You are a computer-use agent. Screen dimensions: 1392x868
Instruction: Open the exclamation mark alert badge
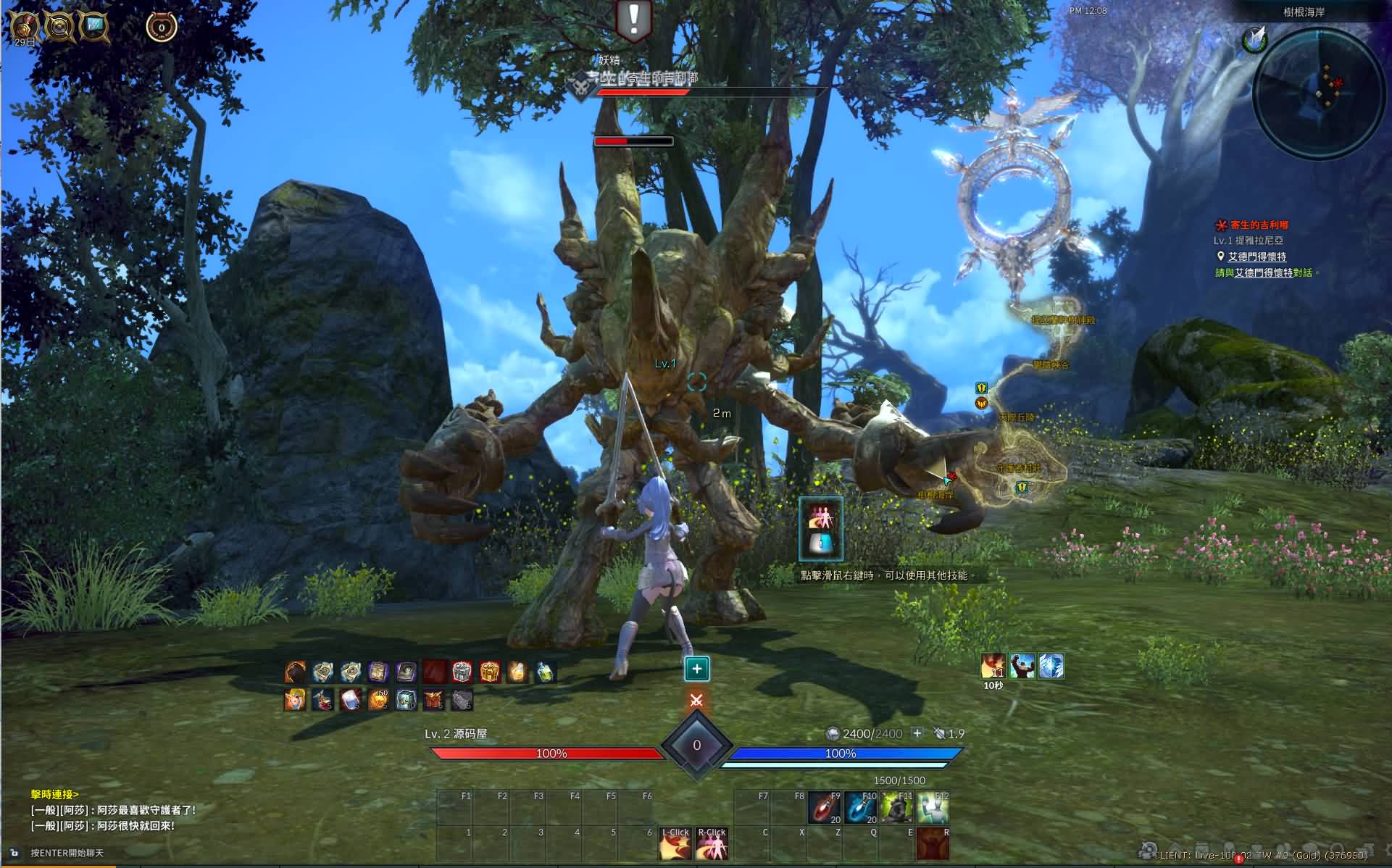633,20
